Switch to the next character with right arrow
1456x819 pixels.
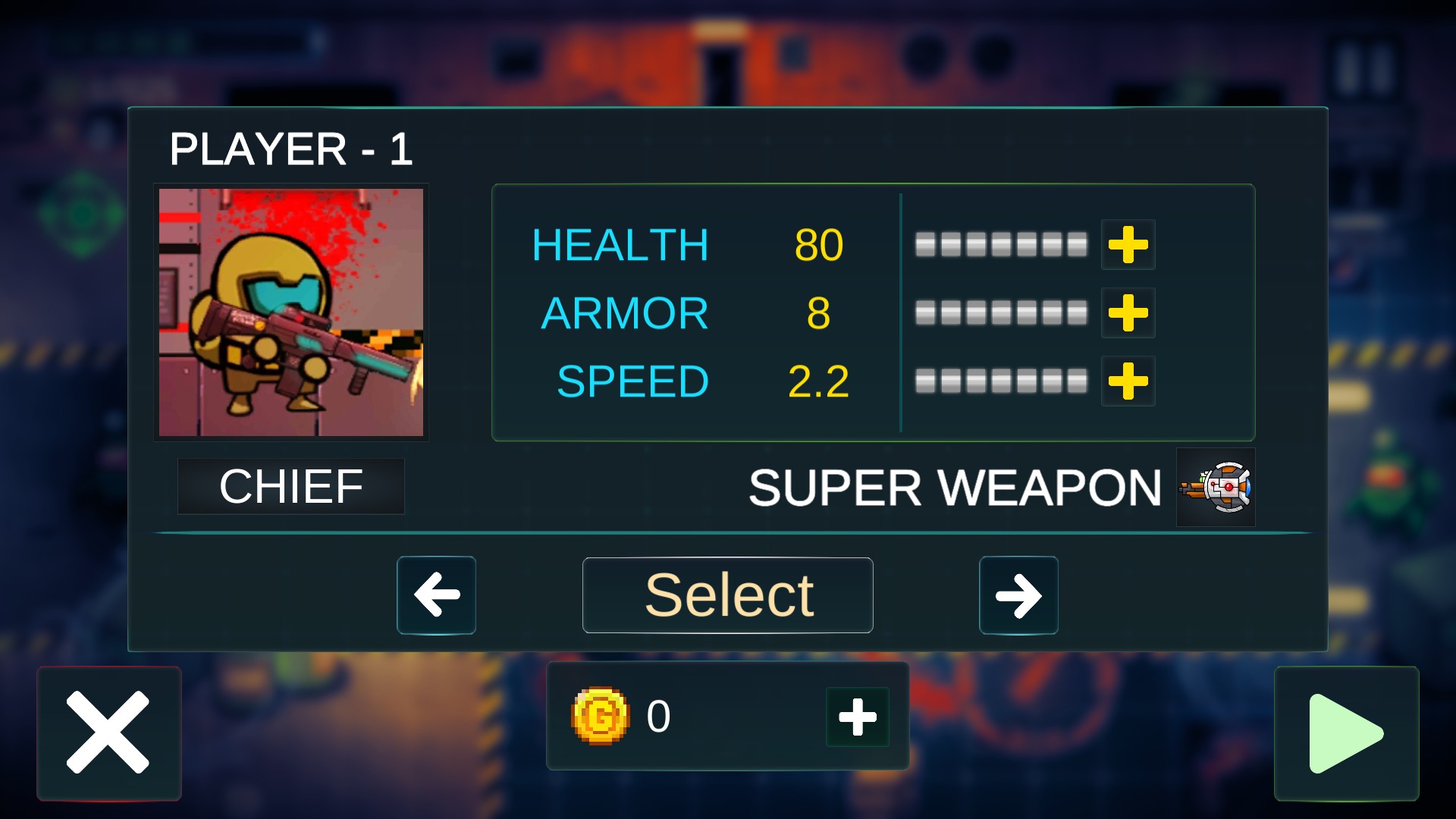click(x=1018, y=595)
